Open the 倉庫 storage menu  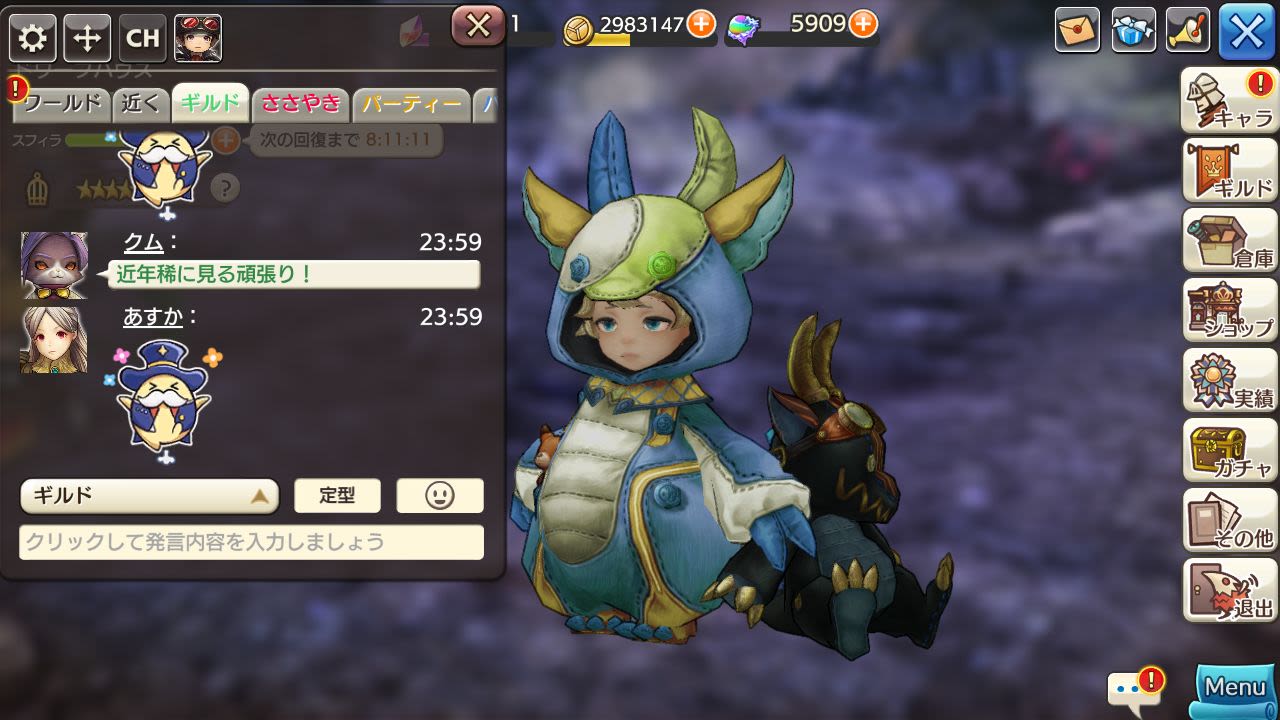(1229, 241)
